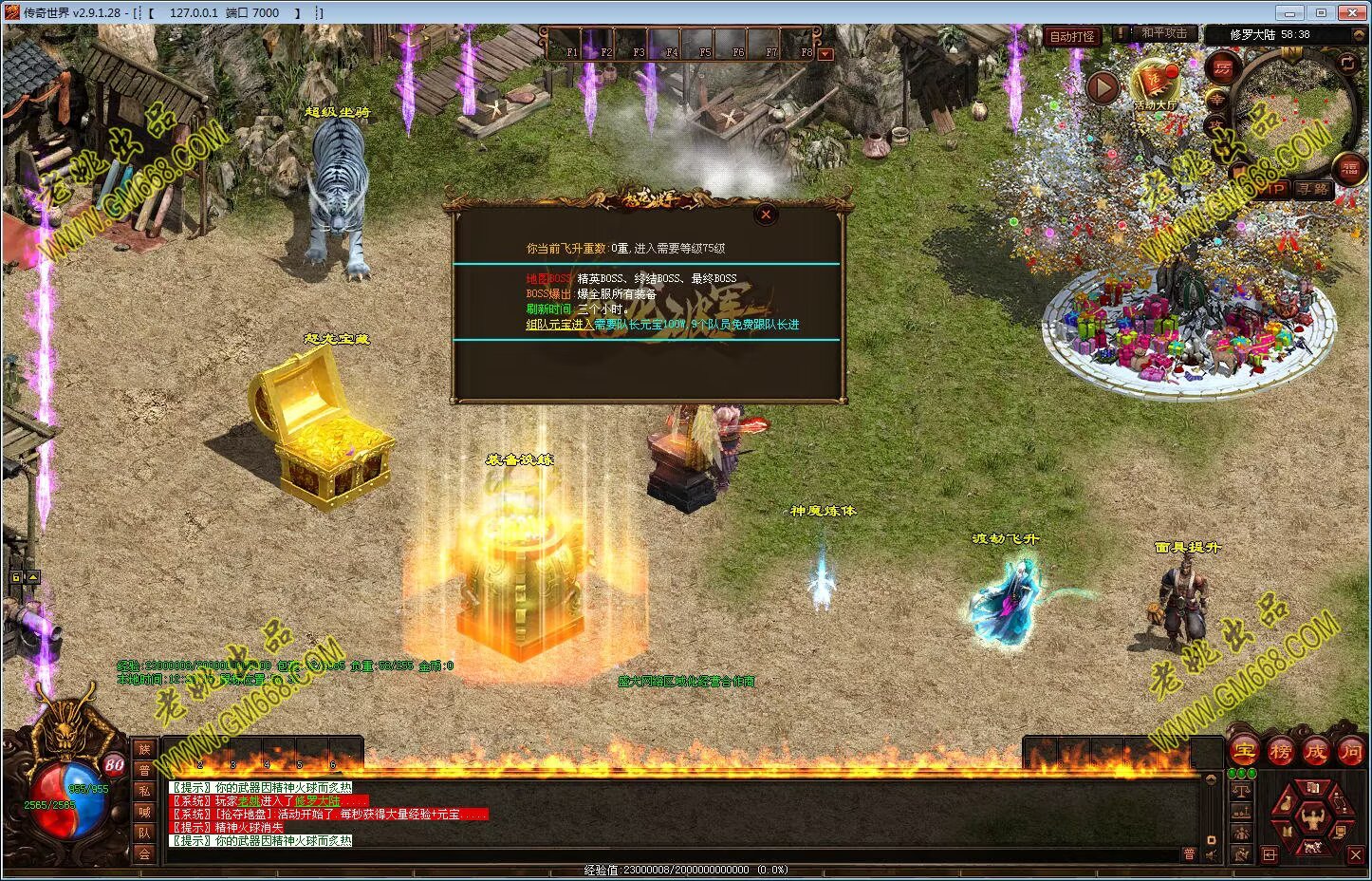Select the 喊 shout chat channel
This screenshot has width=1372, height=881.
tap(144, 812)
